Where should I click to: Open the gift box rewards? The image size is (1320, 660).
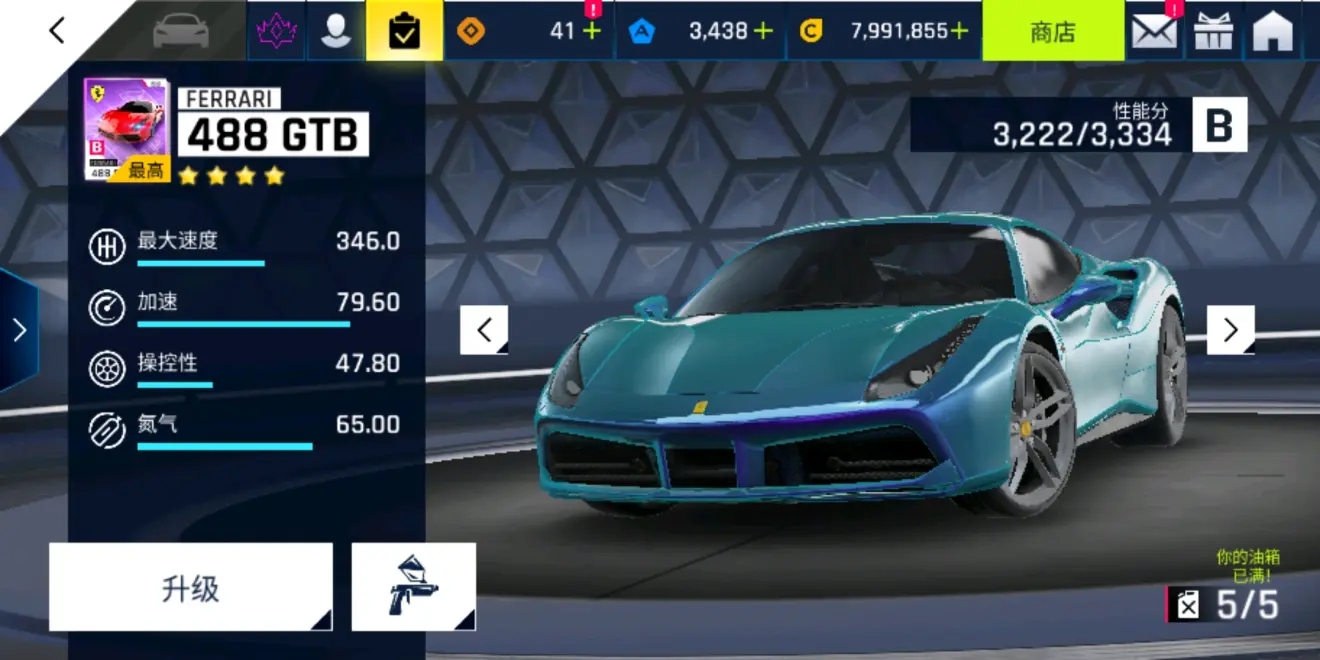(x=1214, y=31)
